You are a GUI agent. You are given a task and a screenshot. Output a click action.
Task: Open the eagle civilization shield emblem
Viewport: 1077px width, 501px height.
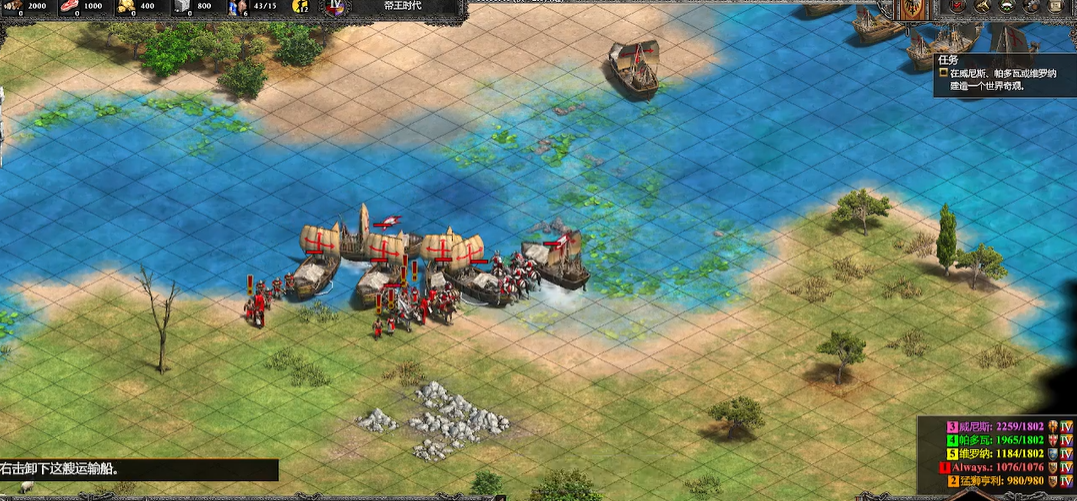pyautogui.click(x=913, y=9)
